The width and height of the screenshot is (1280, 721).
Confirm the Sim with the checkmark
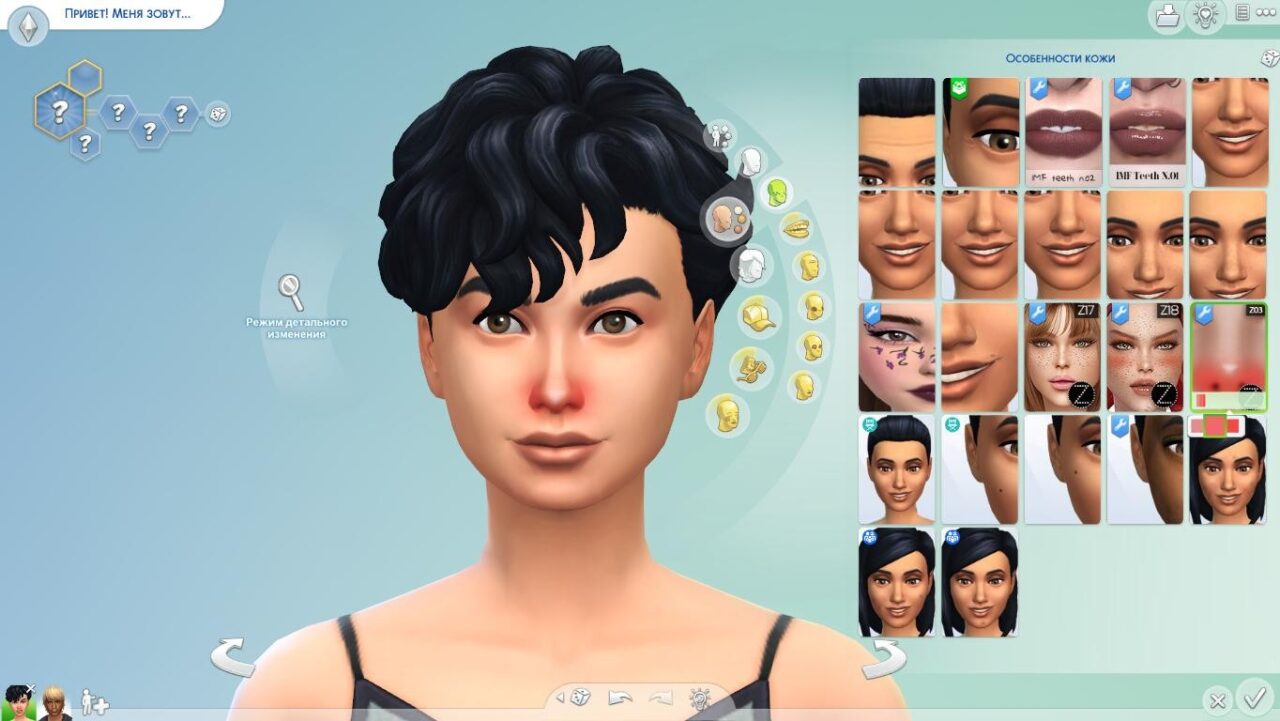click(x=1252, y=696)
